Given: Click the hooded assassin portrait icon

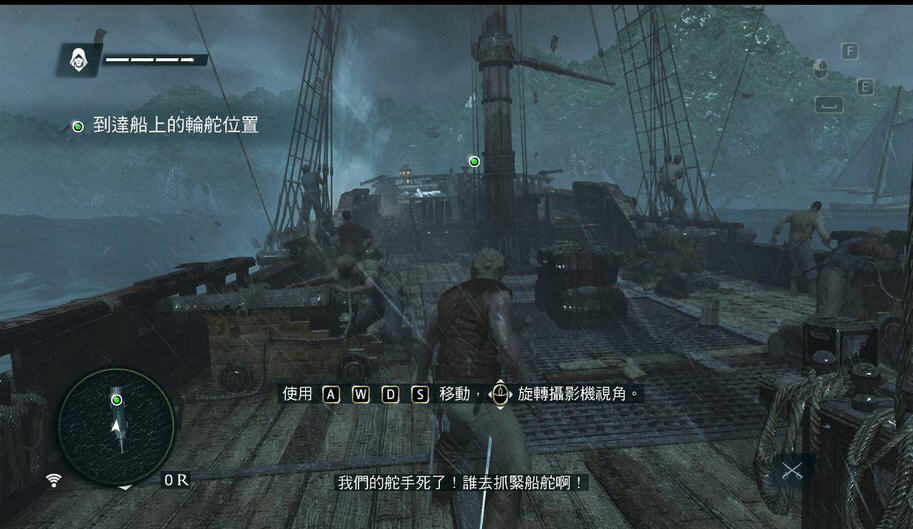Looking at the screenshot, I should tap(78, 60).
